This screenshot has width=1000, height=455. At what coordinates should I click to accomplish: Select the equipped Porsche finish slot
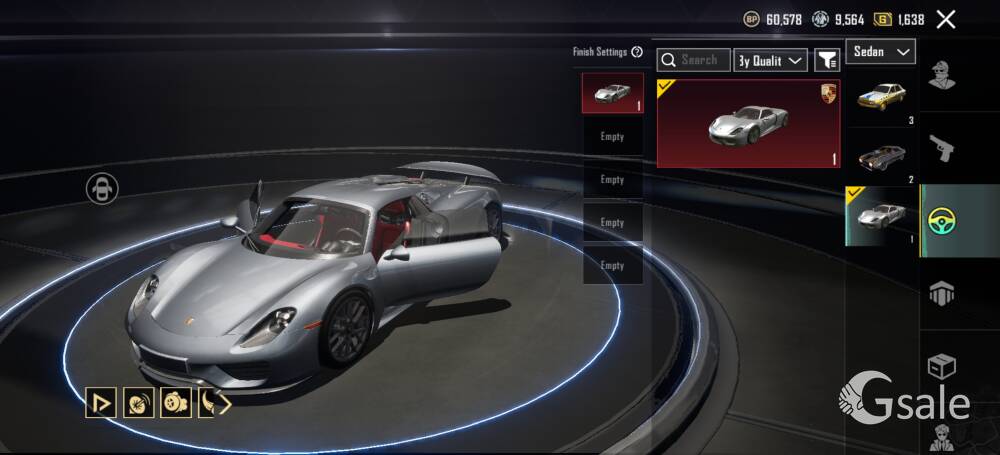[x=612, y=93]
